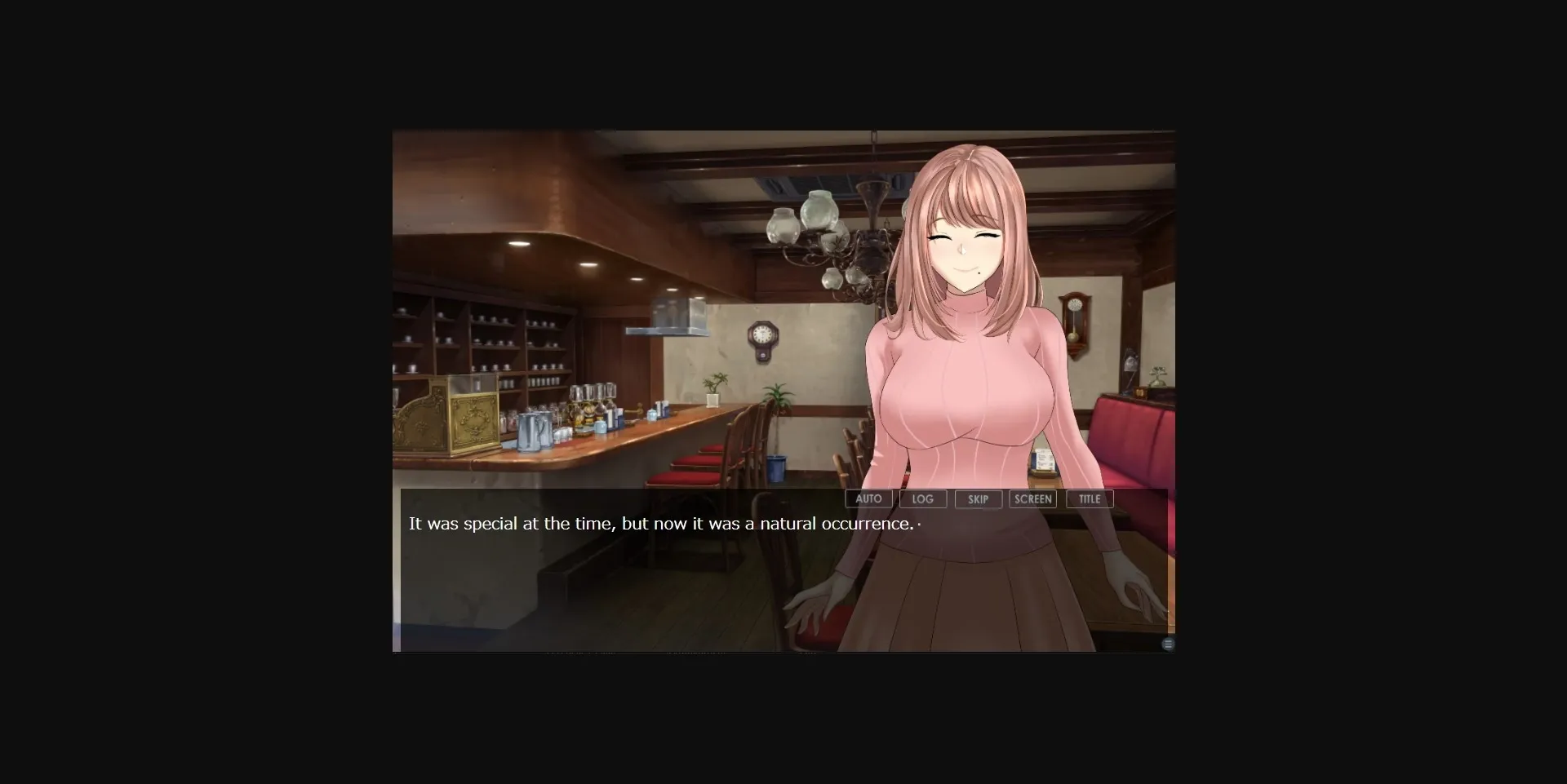Click the TITLE button on the right

click(x=1090, y=498)
